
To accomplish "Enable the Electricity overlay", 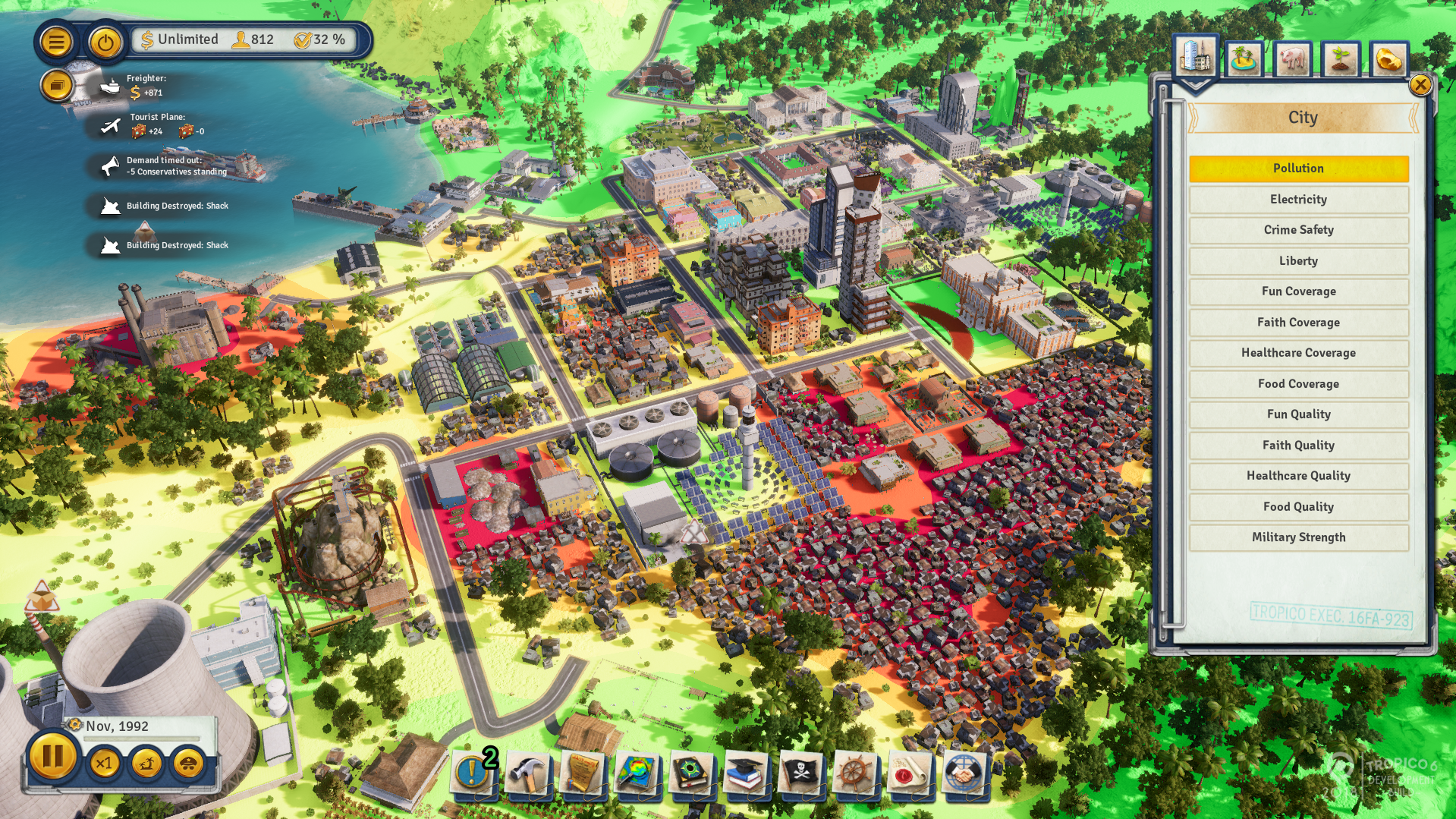I will pyautogui.click(x=1297, y=200).
